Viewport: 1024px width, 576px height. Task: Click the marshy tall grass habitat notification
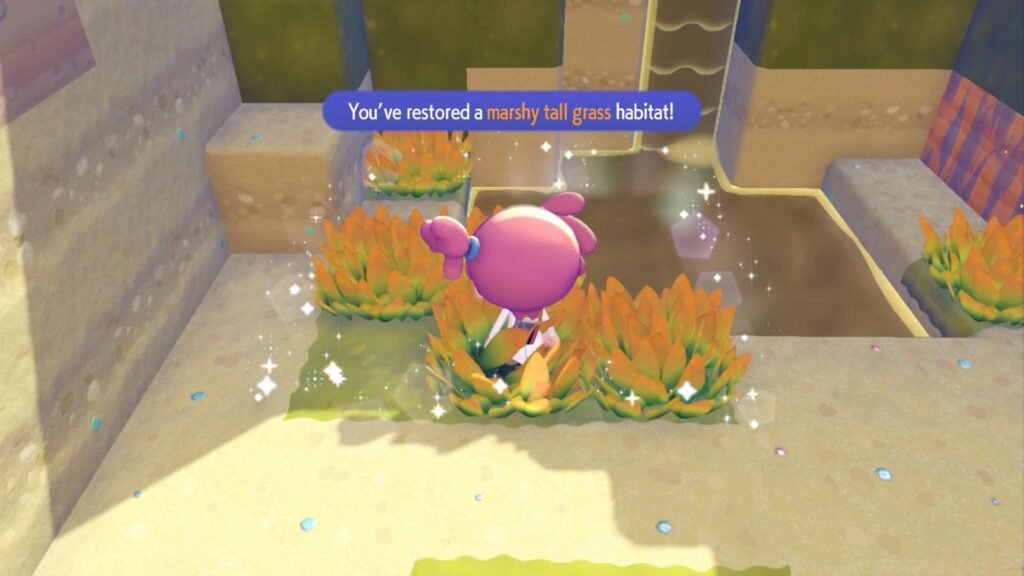(511, 112)
